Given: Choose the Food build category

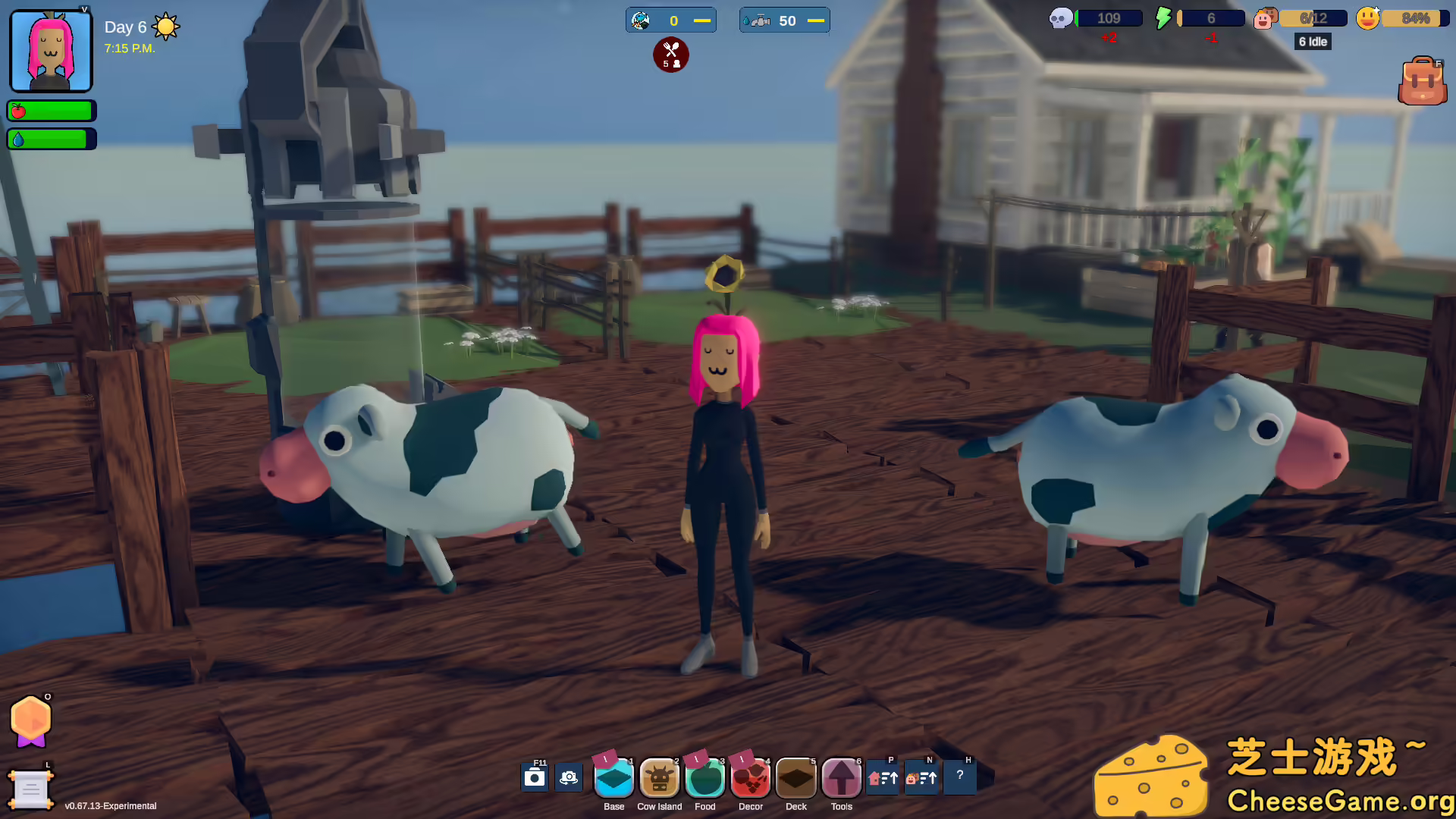Looking at the screenshot, I should point(704,778).
